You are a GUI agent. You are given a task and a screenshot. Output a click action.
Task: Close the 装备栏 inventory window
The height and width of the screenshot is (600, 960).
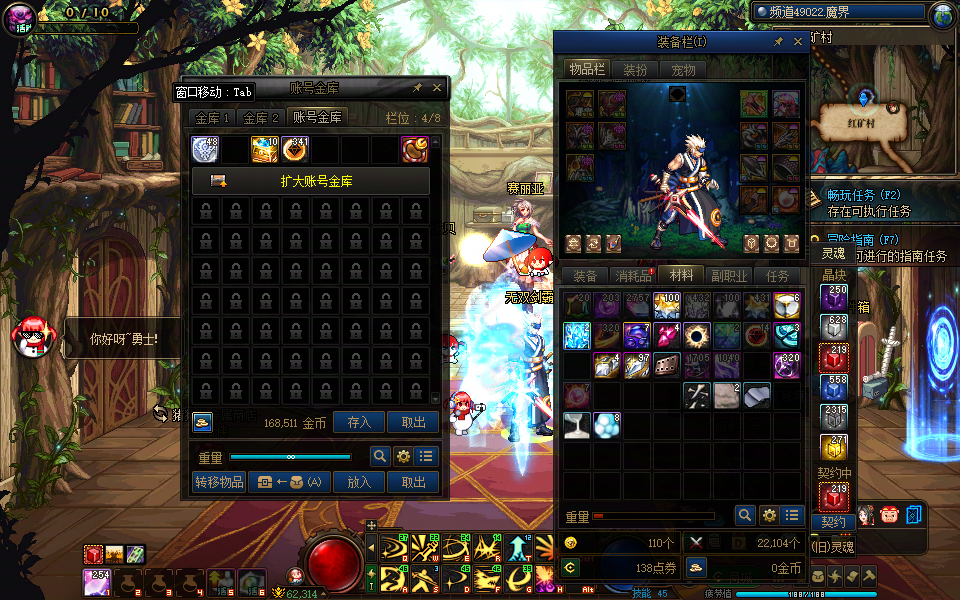(798, 42)
